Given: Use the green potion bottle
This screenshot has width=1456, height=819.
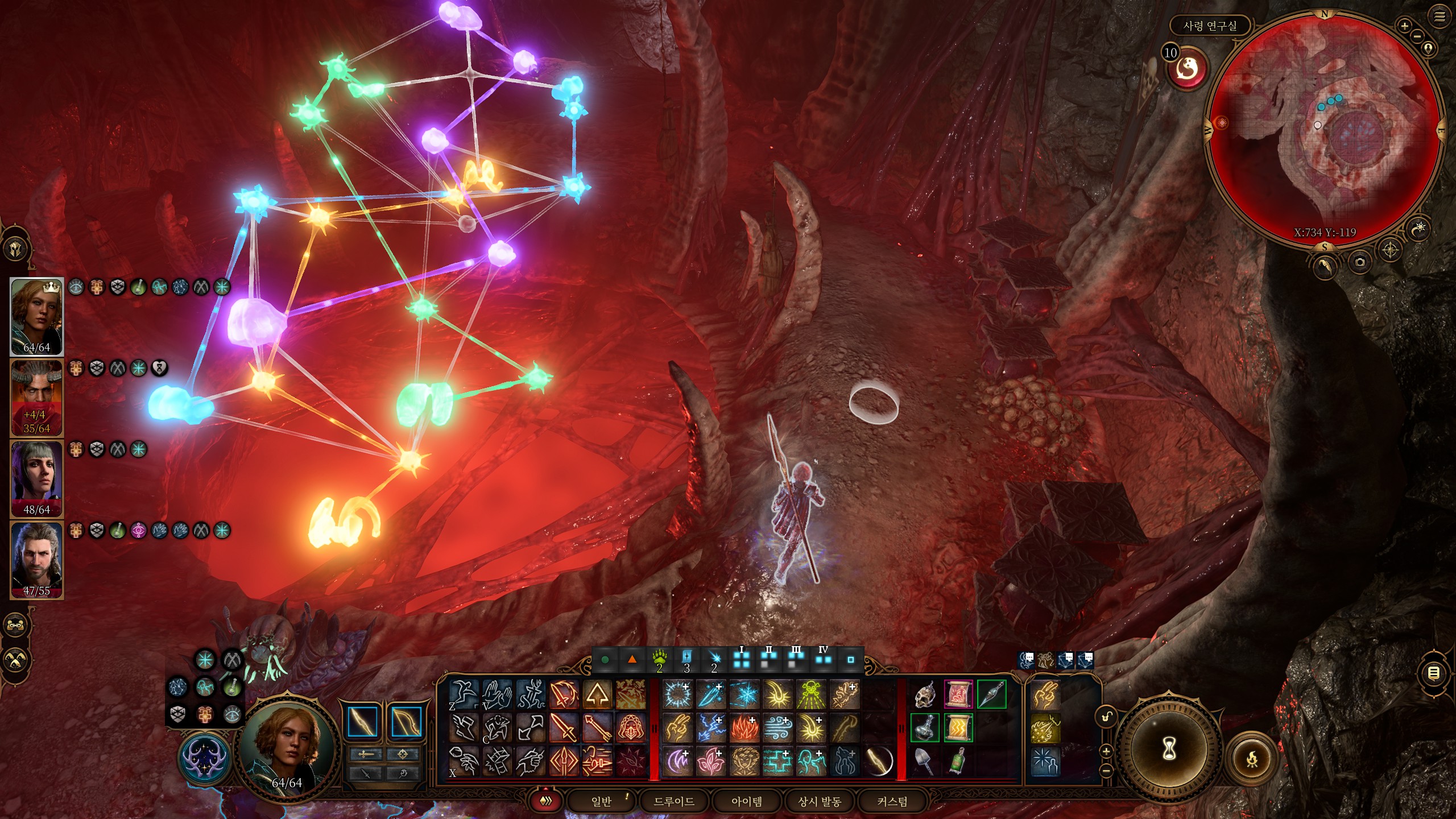Looking at the screenshot, I should [x=958, y=761].
